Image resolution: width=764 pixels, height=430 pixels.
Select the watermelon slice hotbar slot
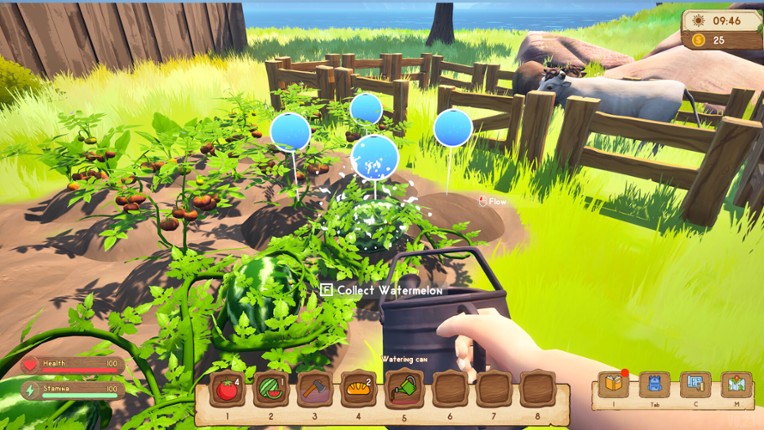tap(270, 389)
